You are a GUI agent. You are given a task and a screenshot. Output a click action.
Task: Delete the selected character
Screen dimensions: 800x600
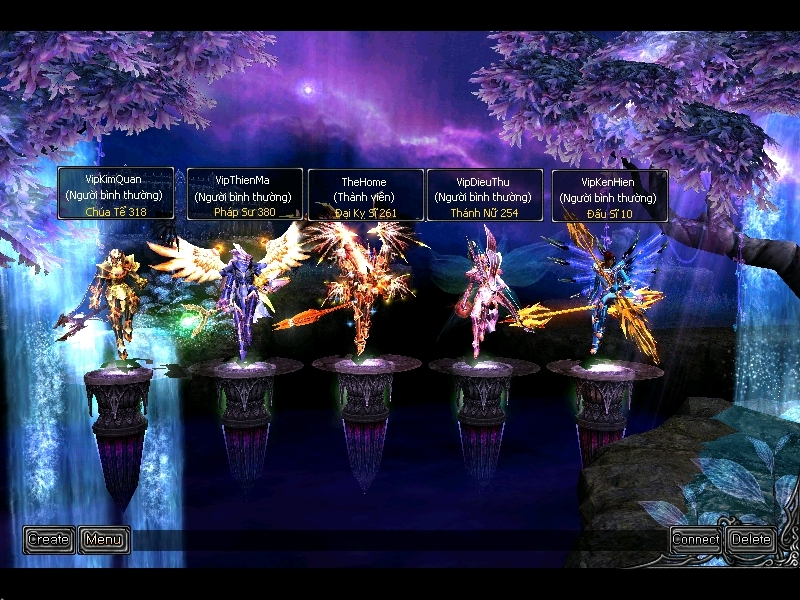751,540
